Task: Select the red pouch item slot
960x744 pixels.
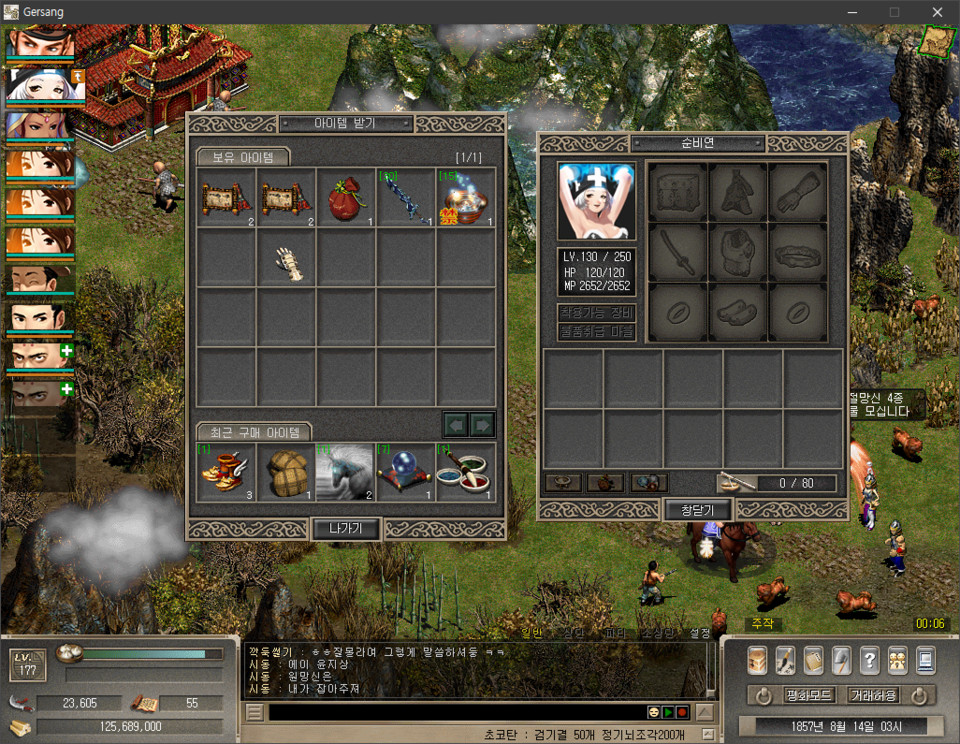Action: [x=346, y=197]
